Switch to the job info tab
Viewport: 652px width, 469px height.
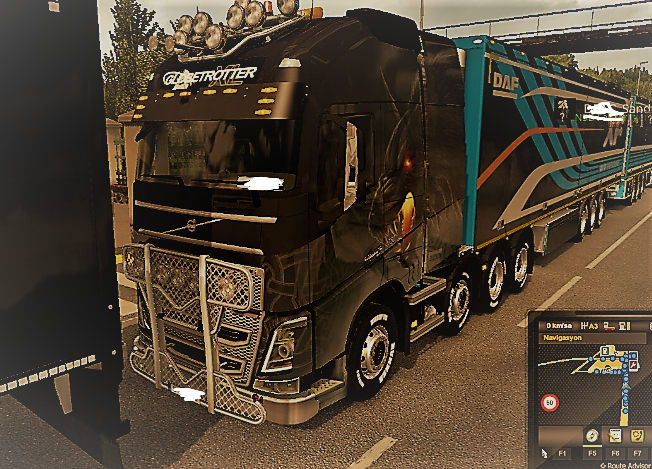coord(615,436)
